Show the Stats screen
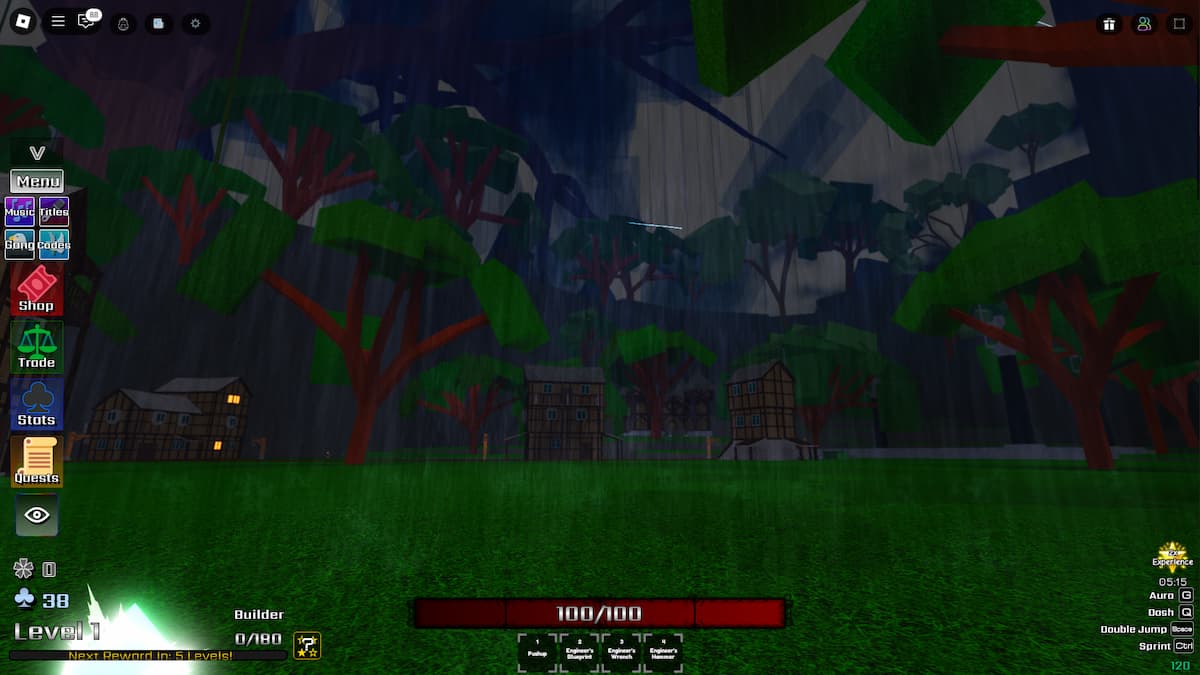This screenshot has width=1200, height=675. point(36,404)
